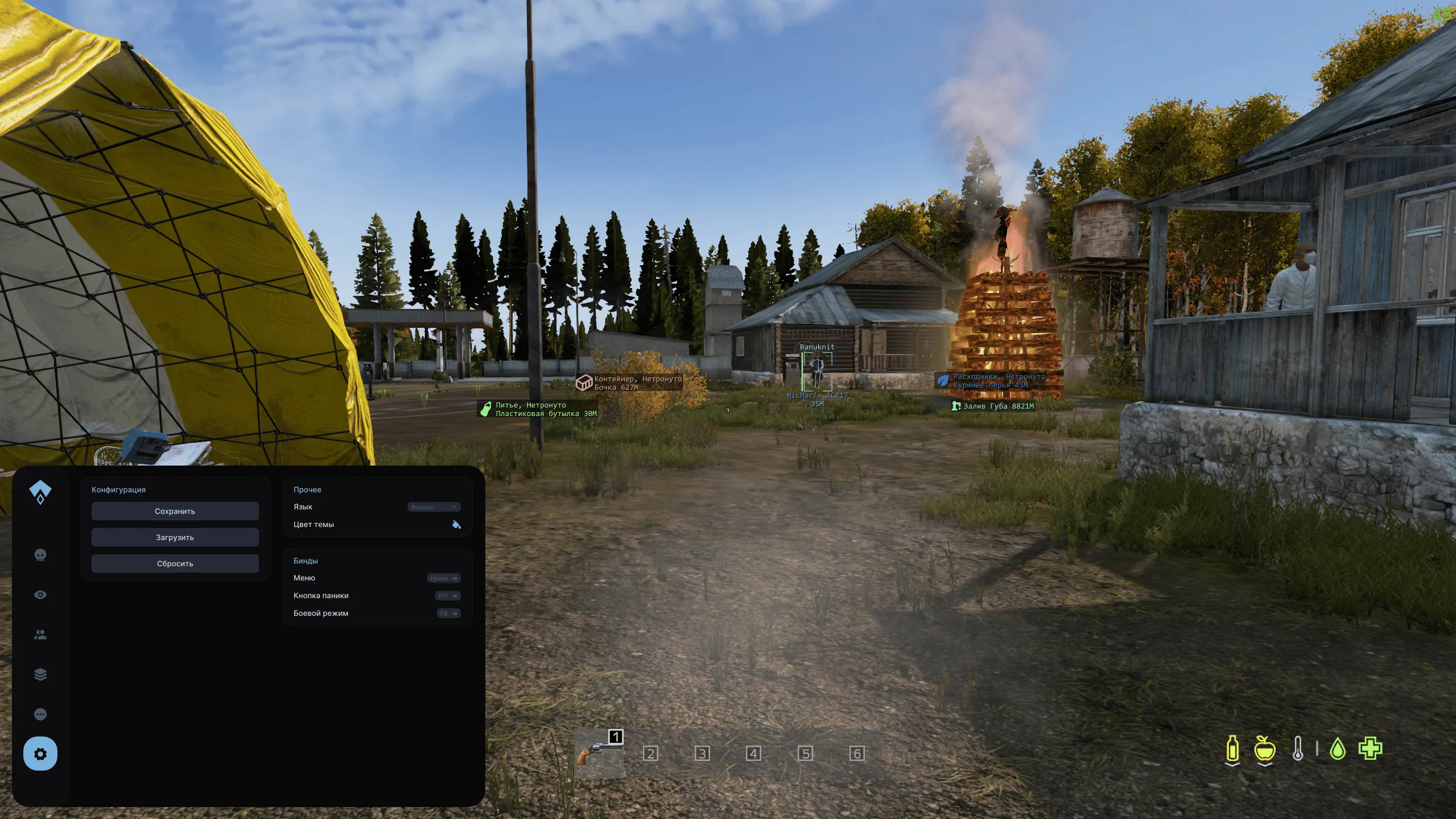
Task: Open the Russian language dropdown
Action: (434, 507)
